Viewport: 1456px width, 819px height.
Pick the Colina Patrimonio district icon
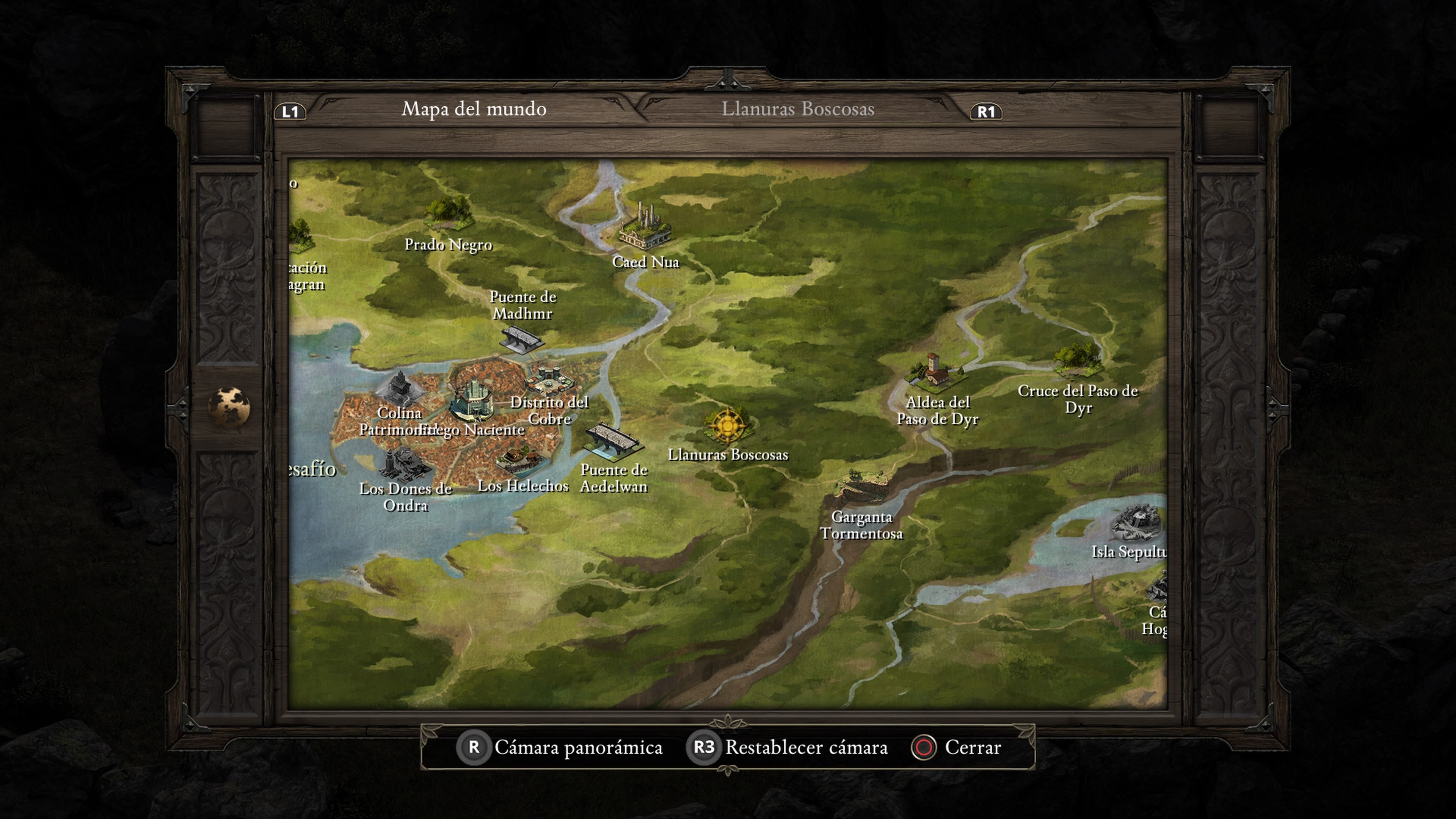[400, 388]
